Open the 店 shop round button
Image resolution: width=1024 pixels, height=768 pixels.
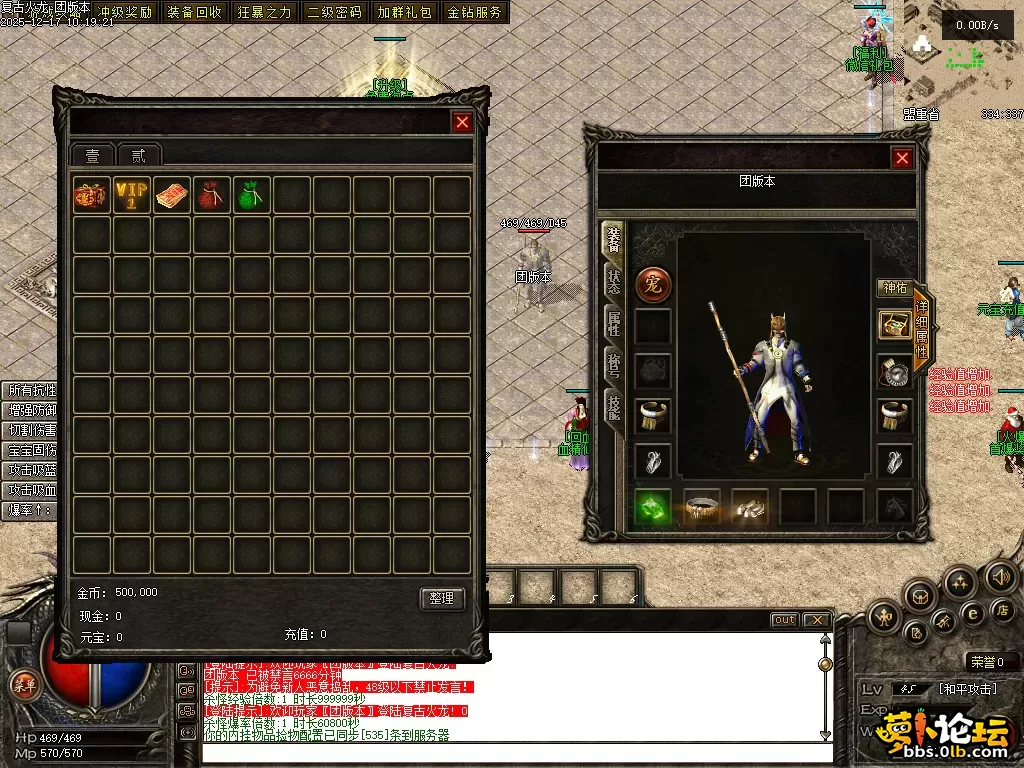(1001, 610)
